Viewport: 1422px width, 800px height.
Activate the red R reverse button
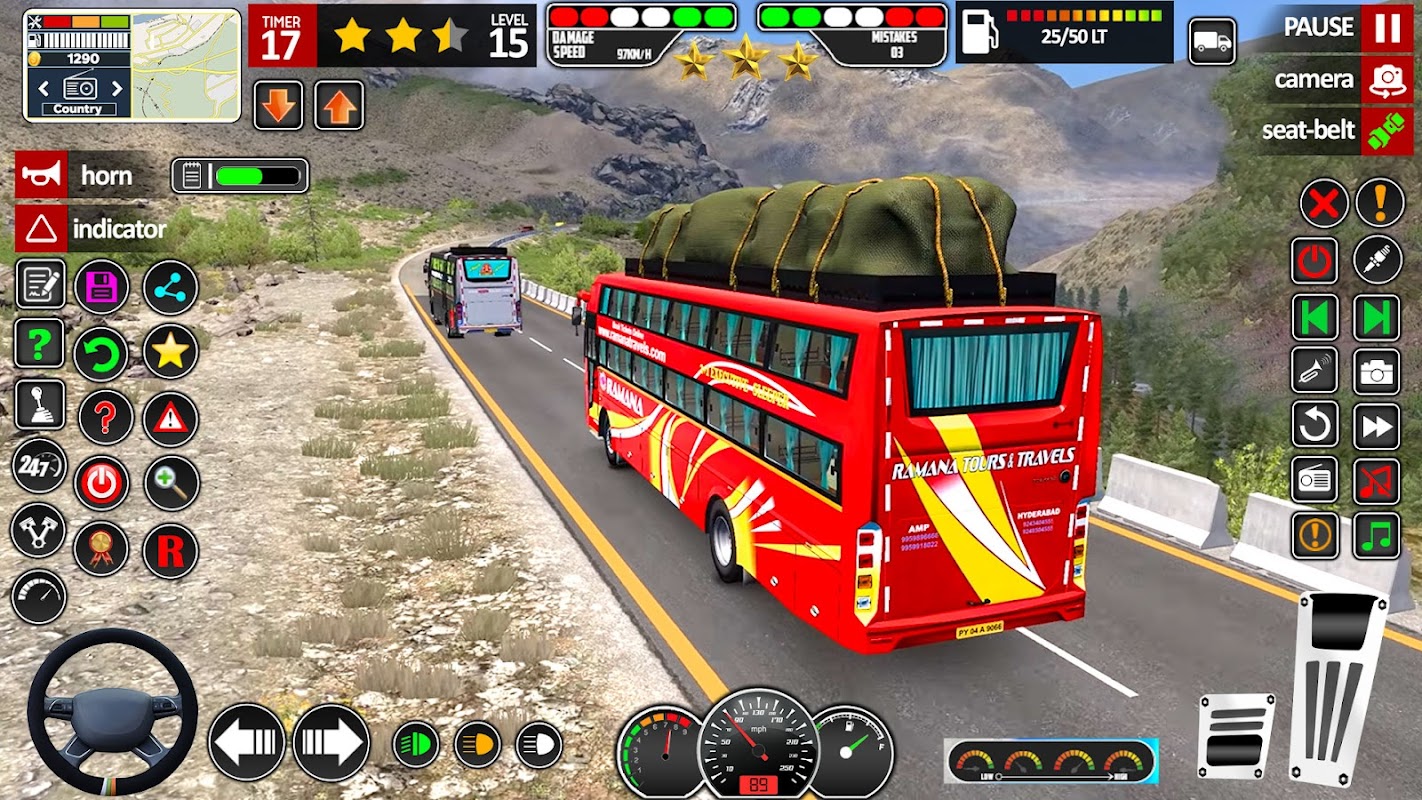tap(170, 551)
